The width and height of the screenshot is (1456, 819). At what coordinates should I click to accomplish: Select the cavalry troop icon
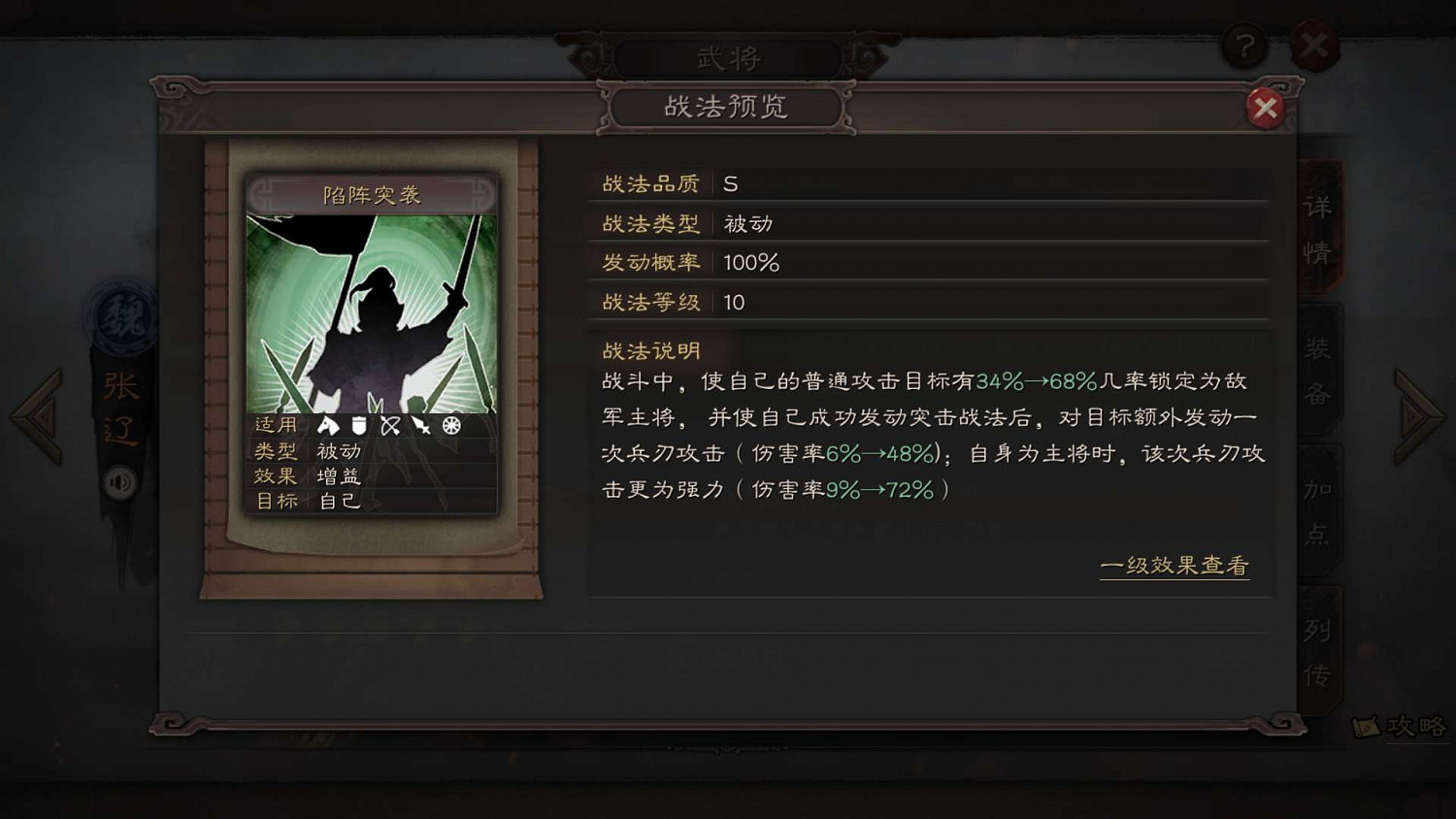pyautogui.click(x=328, y=425)
